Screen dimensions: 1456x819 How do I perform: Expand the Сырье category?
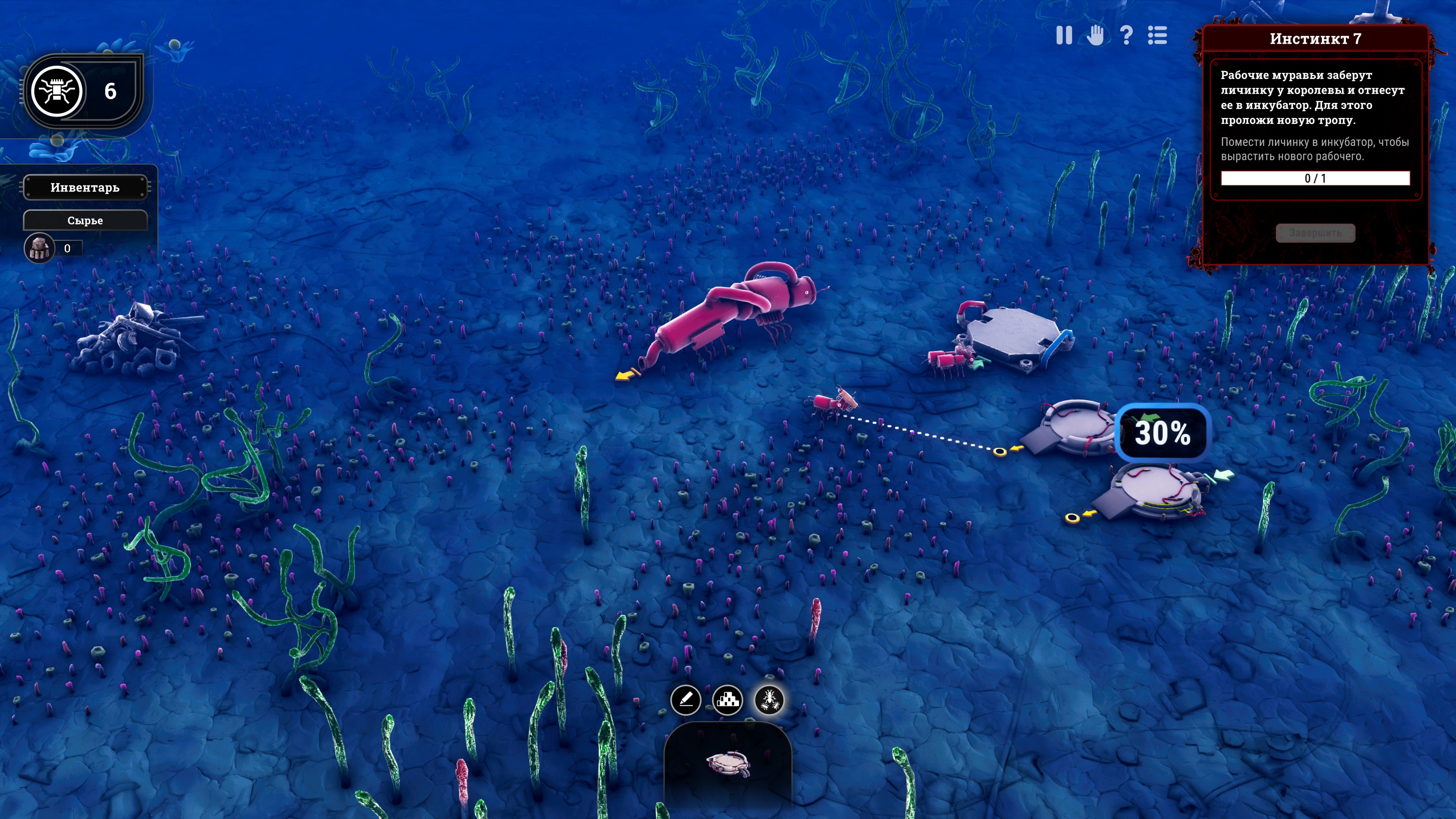(x=85, y=220)
